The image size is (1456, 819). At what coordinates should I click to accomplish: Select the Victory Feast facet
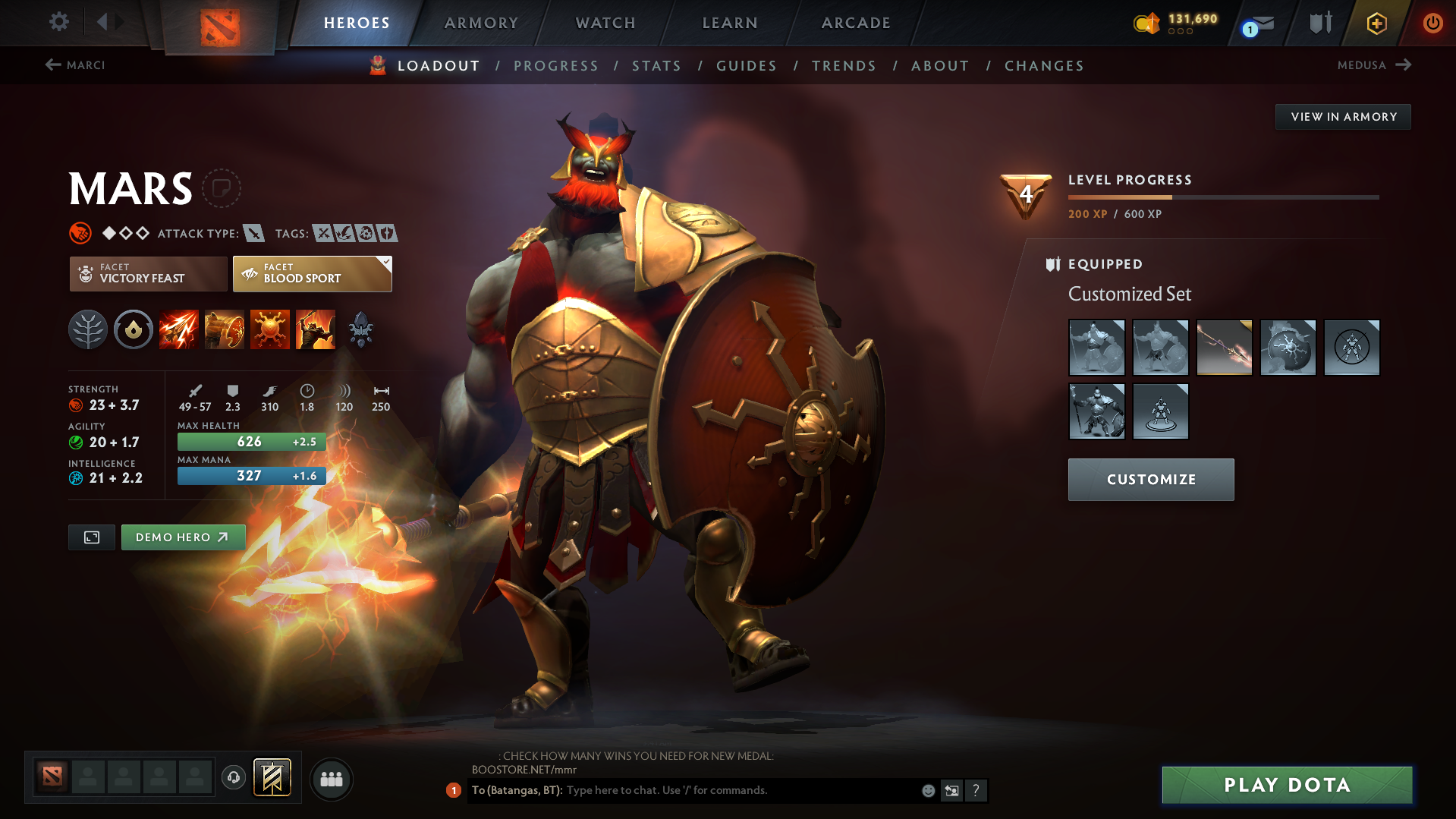point(147,273)
